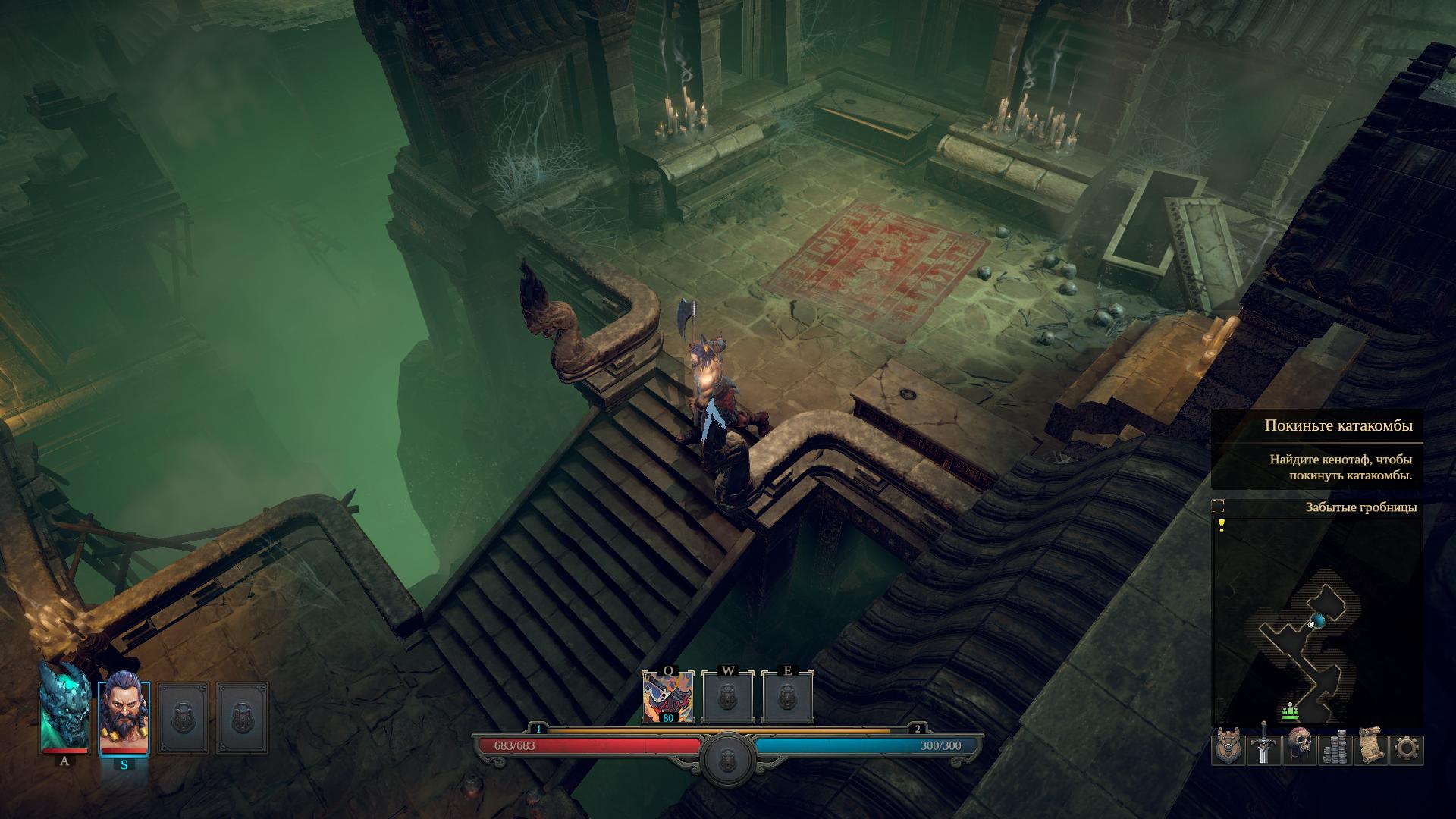This screenshot has height=819, width=1456.
Task: Open the coin stacks menu icon
Action: pyautogui.click(x=1335, y=748)
